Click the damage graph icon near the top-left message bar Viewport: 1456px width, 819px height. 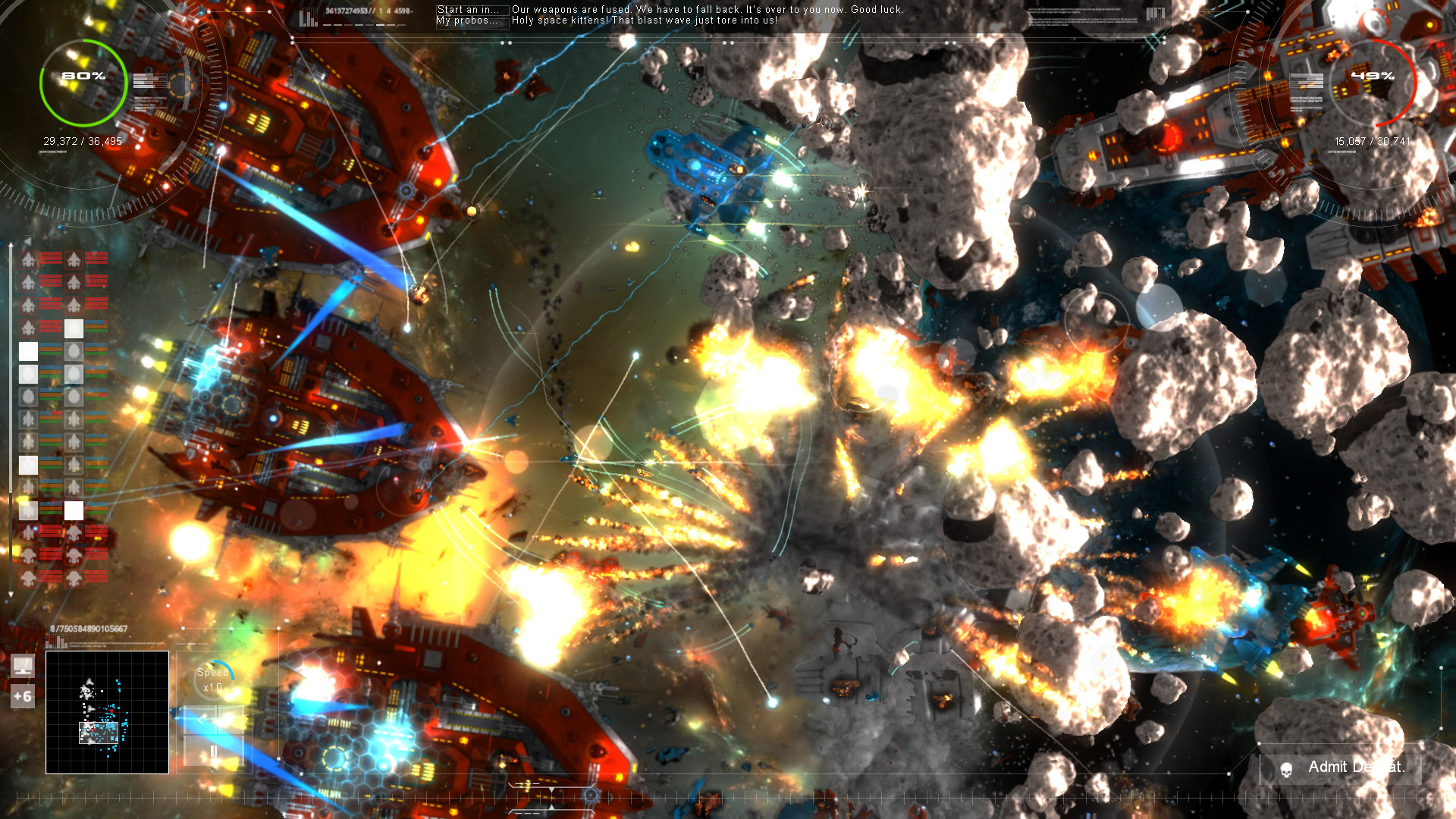pyautogui.click(x=307, y=15)
